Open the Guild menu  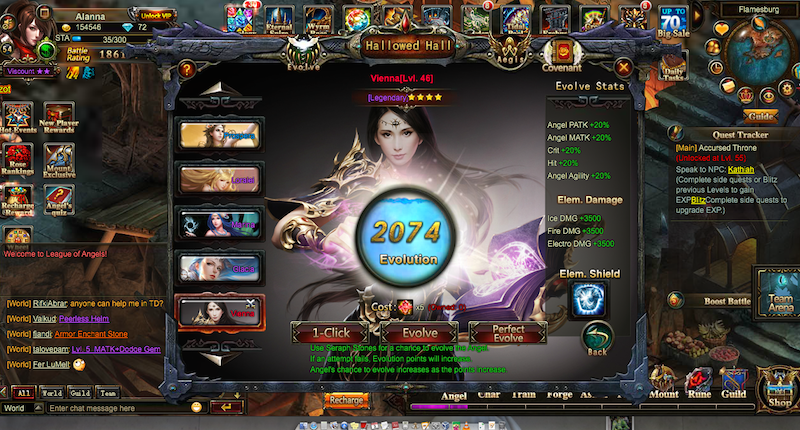[735, 395]
